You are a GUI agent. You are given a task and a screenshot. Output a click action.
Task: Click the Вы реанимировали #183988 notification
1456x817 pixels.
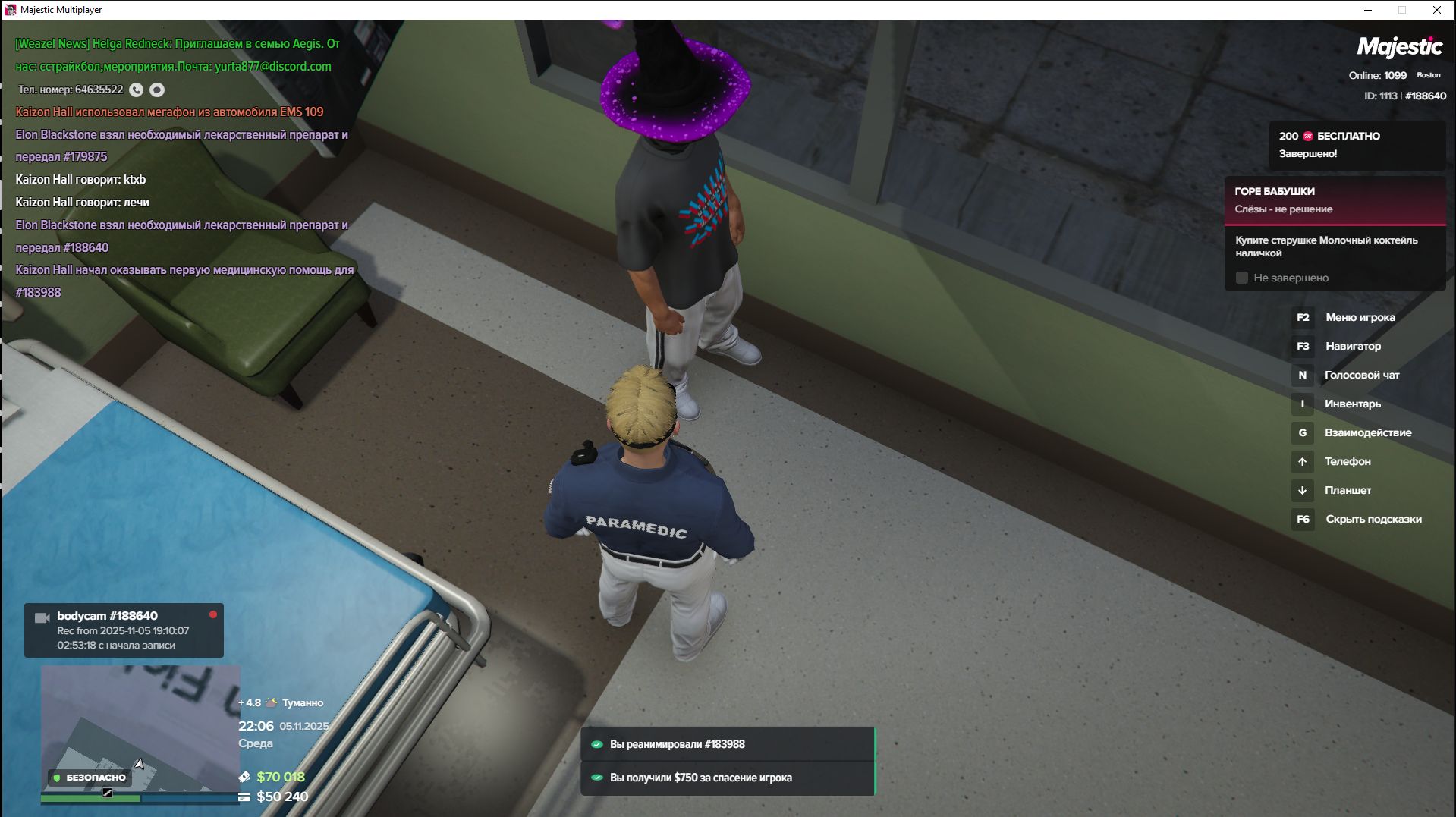tap(728, 744)
